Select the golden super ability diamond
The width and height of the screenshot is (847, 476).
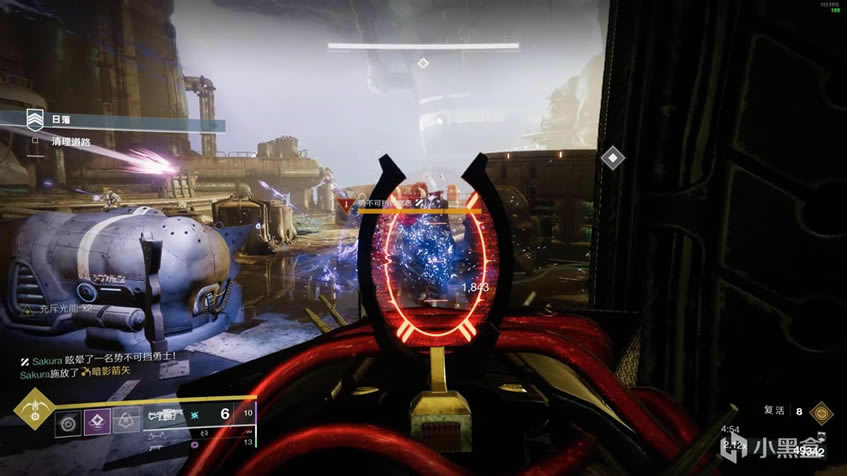pos(33,411)
